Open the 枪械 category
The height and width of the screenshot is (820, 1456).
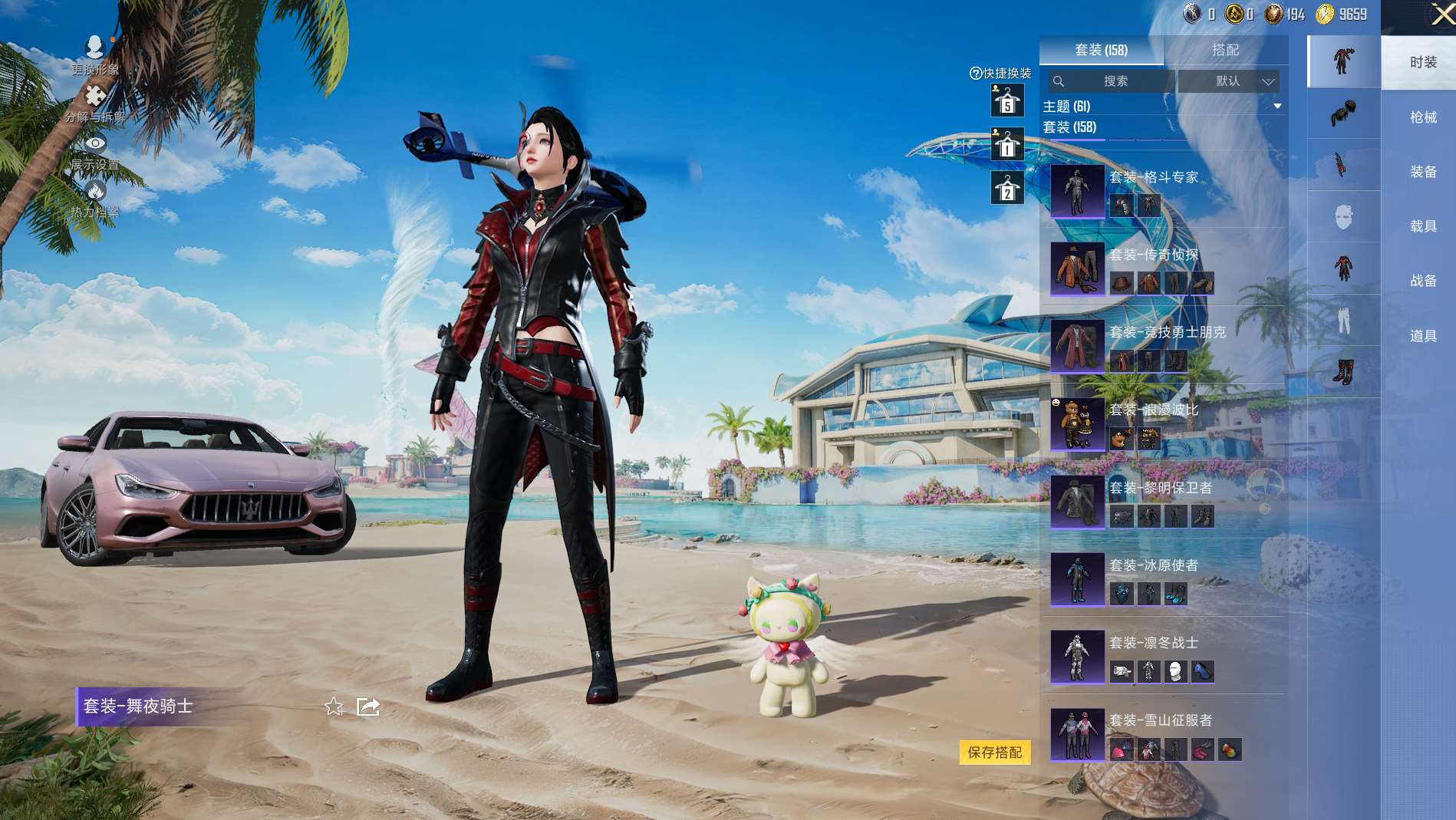(x=1422, y=117)
